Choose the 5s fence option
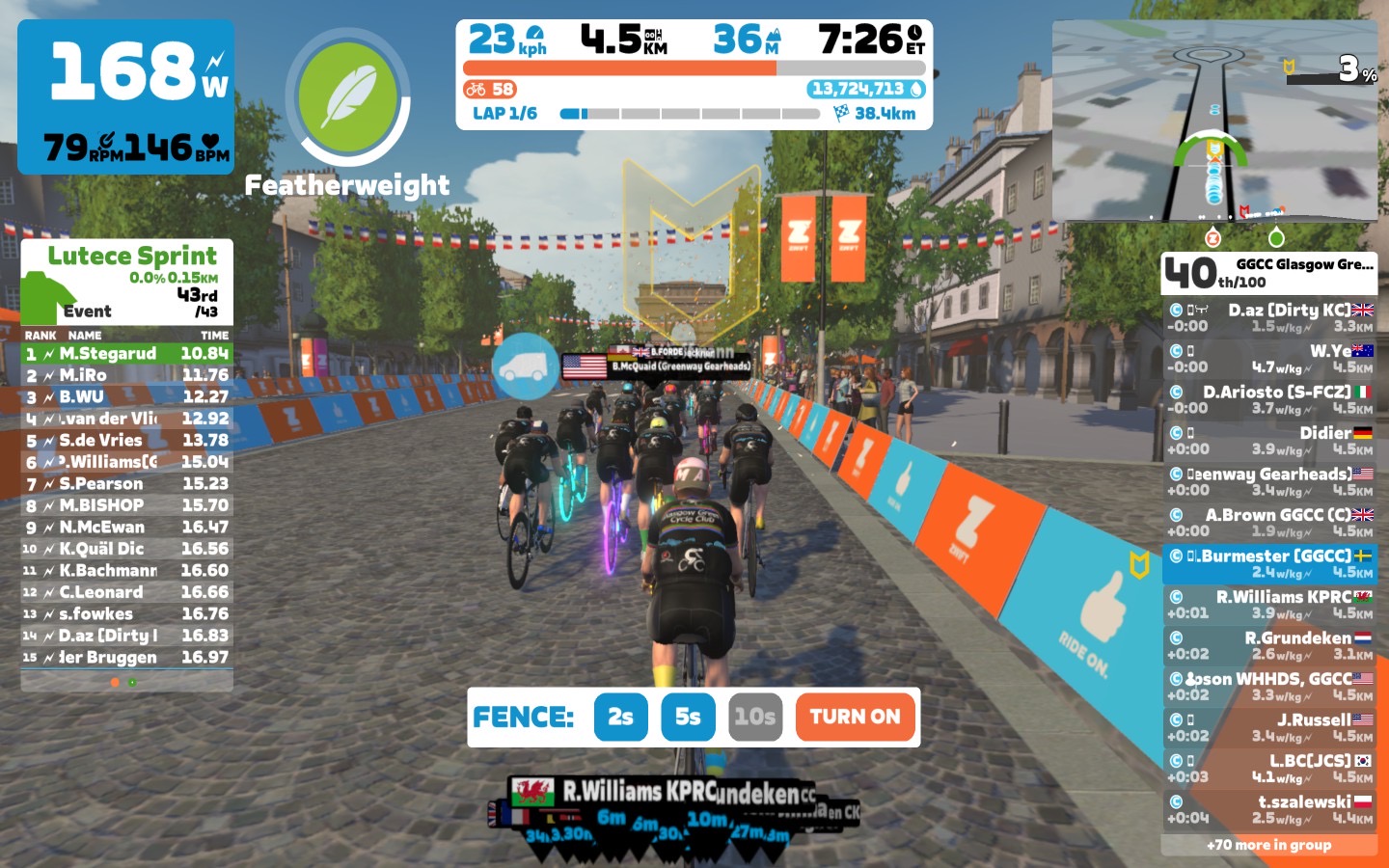 [x=688, y=717]
